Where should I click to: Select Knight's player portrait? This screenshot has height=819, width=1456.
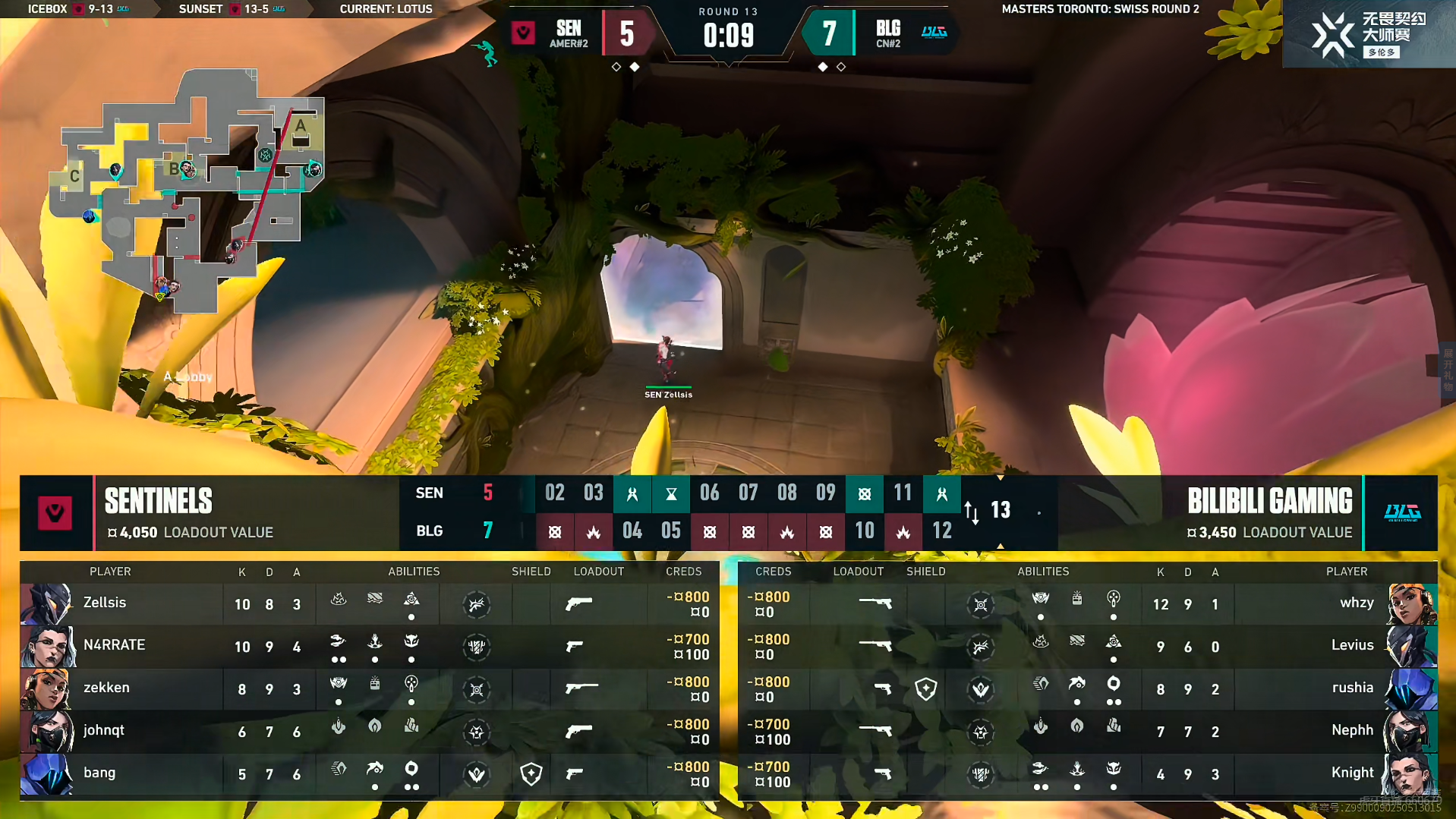point(1410,774)
